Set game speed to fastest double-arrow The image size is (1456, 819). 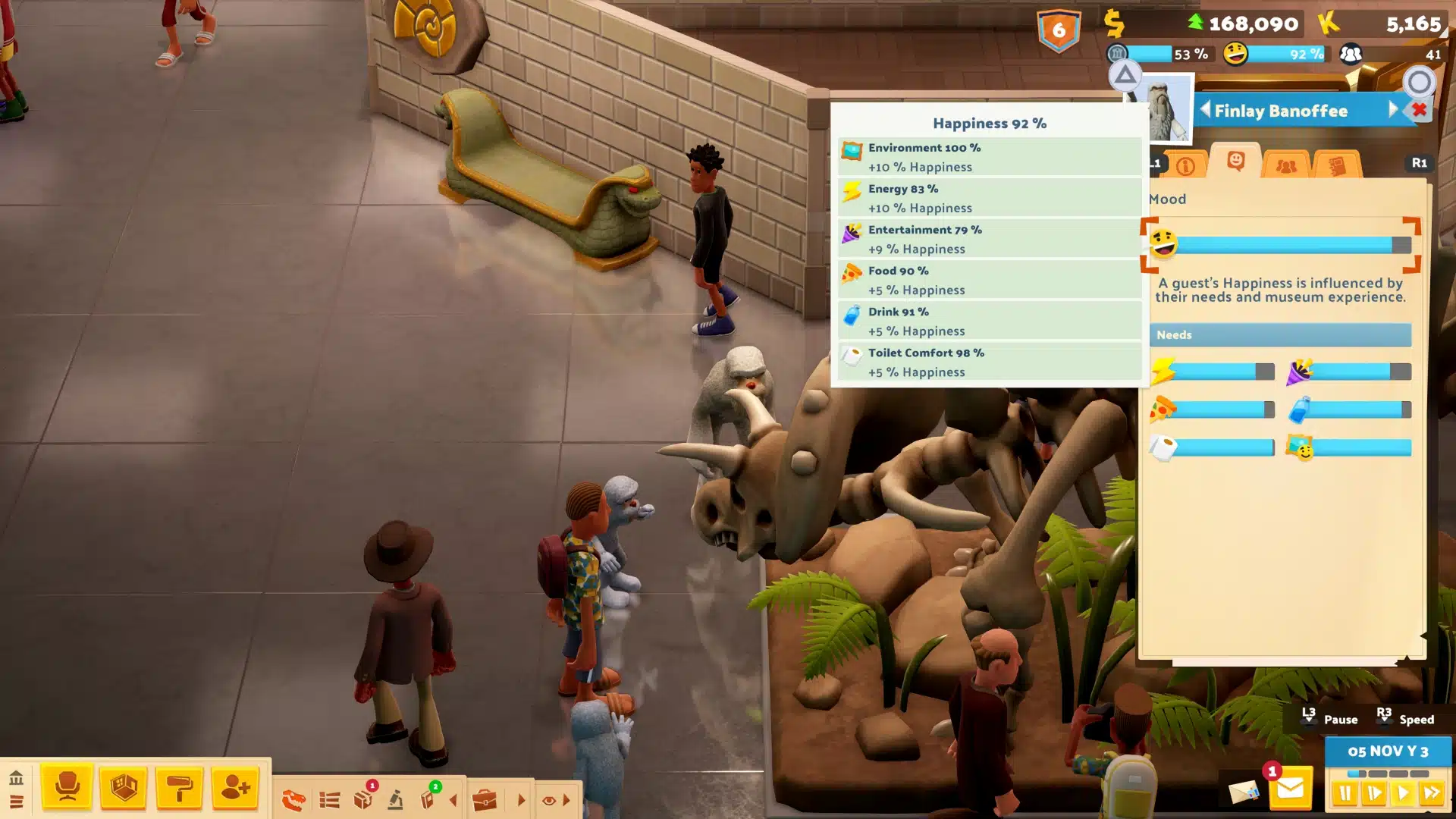tap(1432, 793)
